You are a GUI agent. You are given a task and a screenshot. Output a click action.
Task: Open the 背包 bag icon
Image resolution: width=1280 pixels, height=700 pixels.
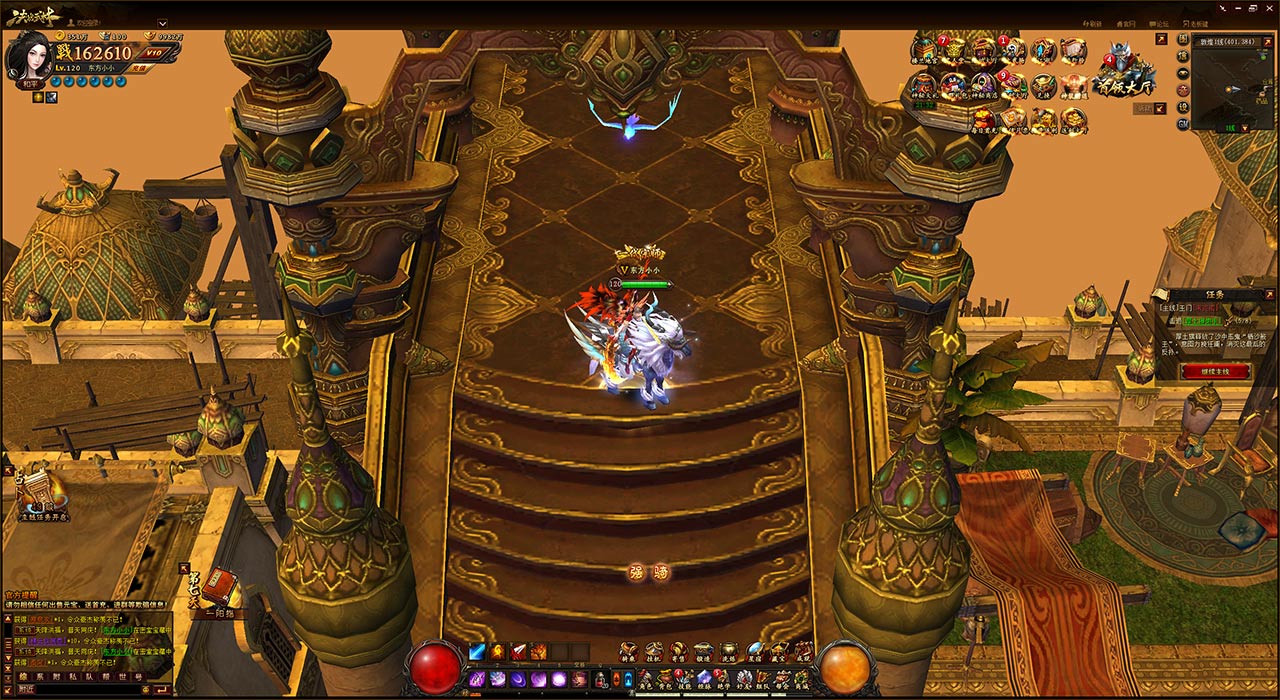[665, 680]
